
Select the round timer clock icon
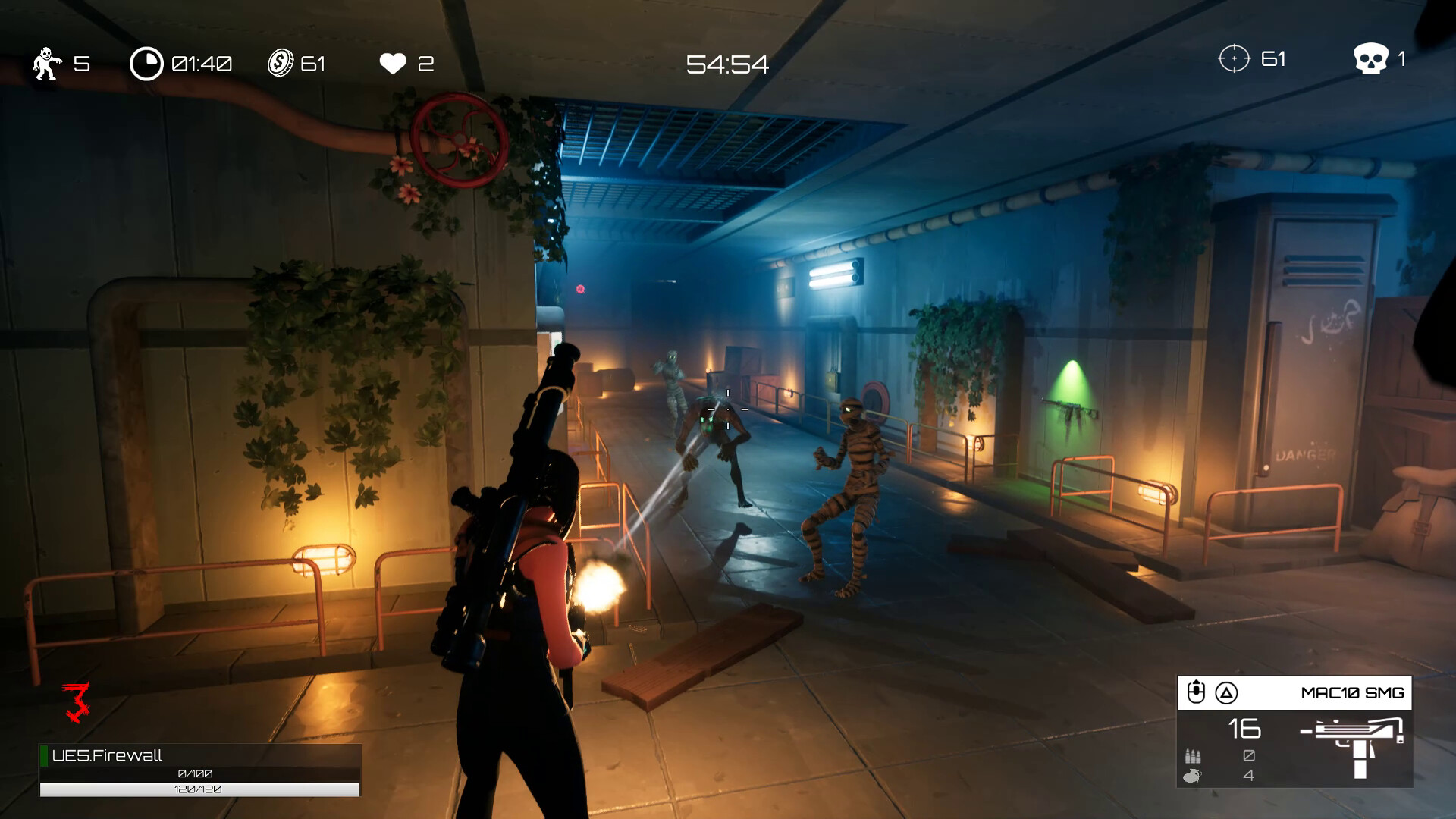(146, 64)
